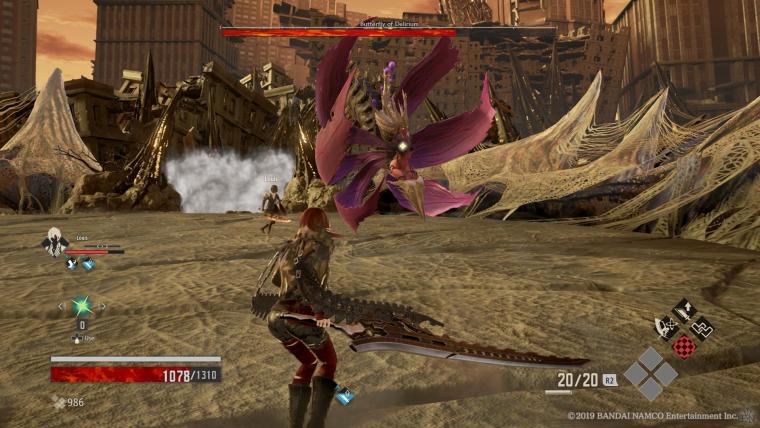Select the green star quick-use item

(81, 306)
